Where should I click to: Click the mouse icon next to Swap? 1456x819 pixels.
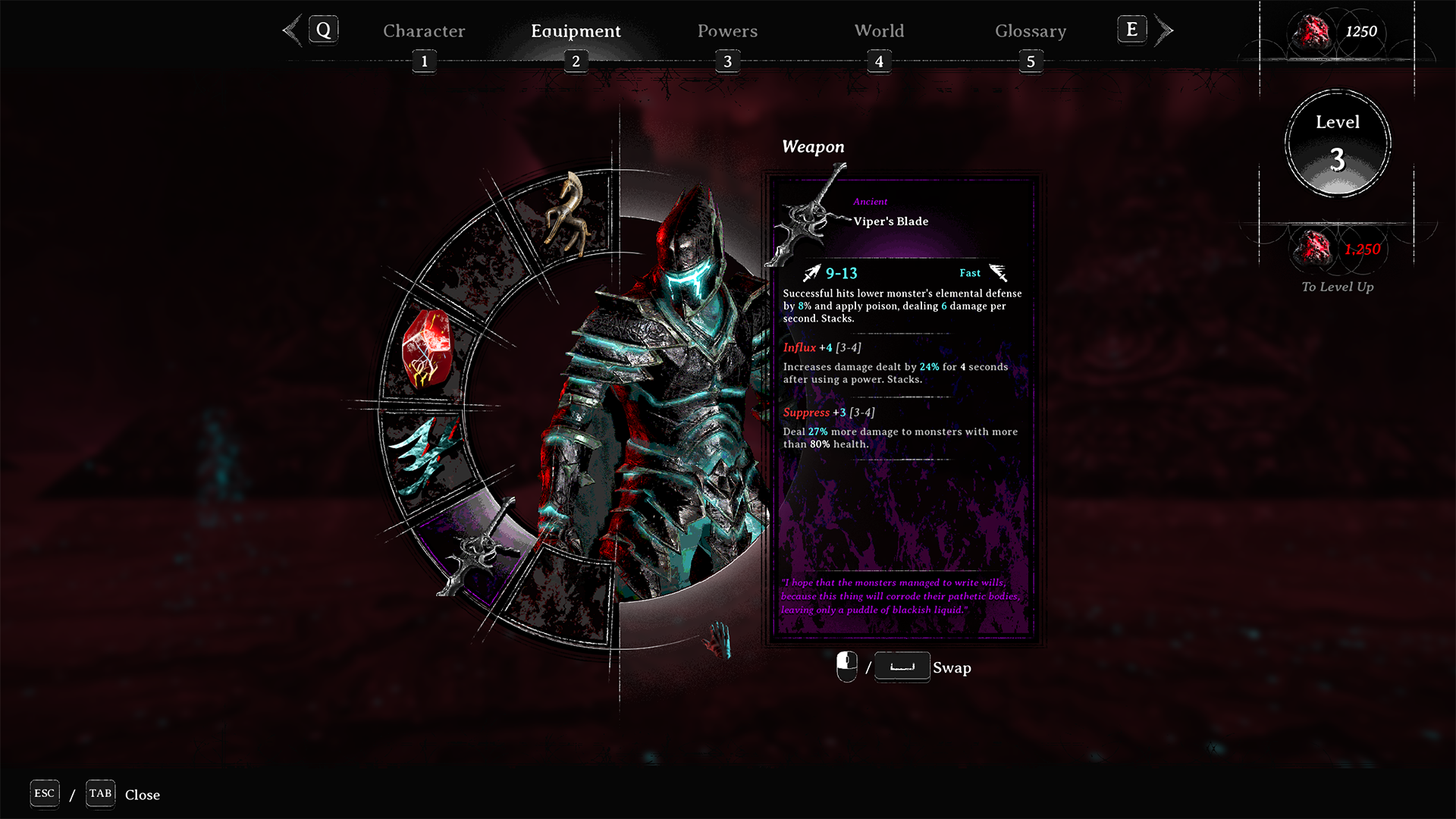tap(846, 667)
